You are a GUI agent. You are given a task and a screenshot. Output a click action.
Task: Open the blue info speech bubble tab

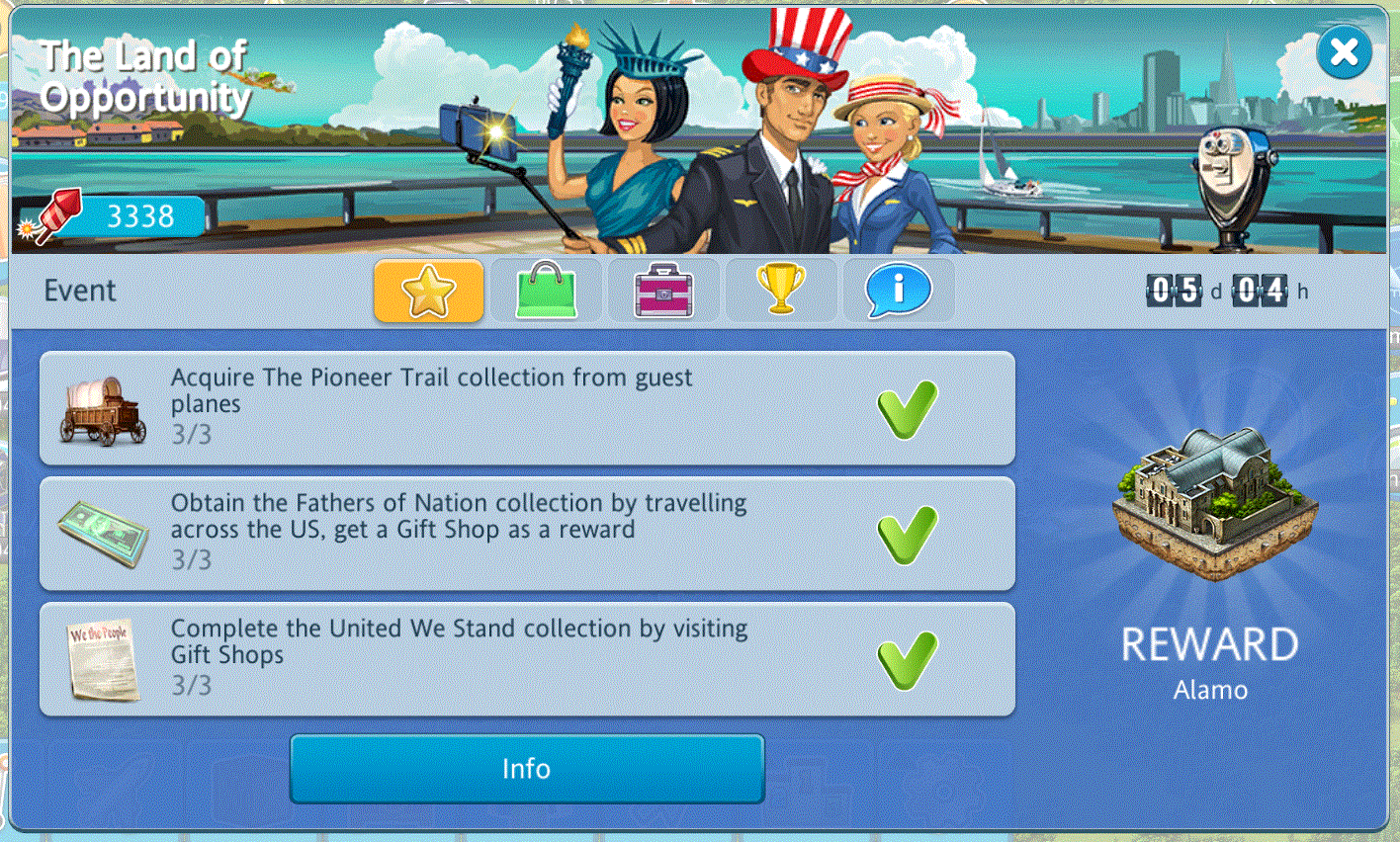(x=898, y=291)
